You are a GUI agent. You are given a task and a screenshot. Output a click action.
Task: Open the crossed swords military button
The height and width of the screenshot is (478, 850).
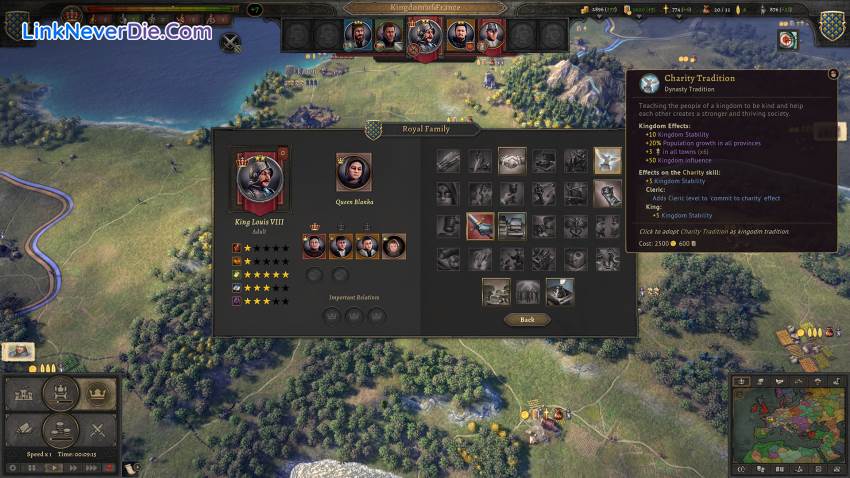click(97, 431)
